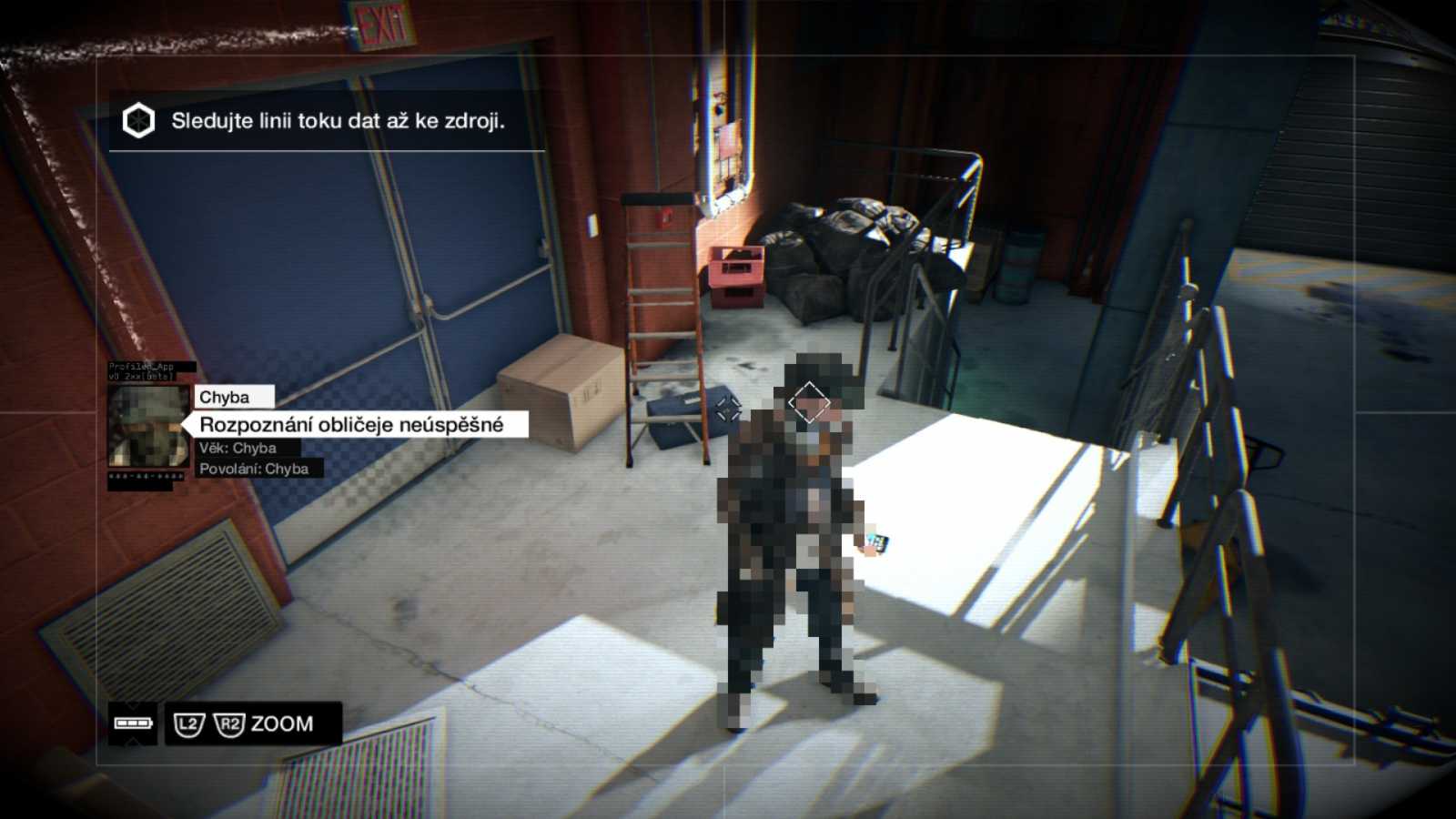The image size is (1456, 819).
Task: Click the objective text Sledujte linii toku dat
Action: pyautogui.click(x=339, y=119)
